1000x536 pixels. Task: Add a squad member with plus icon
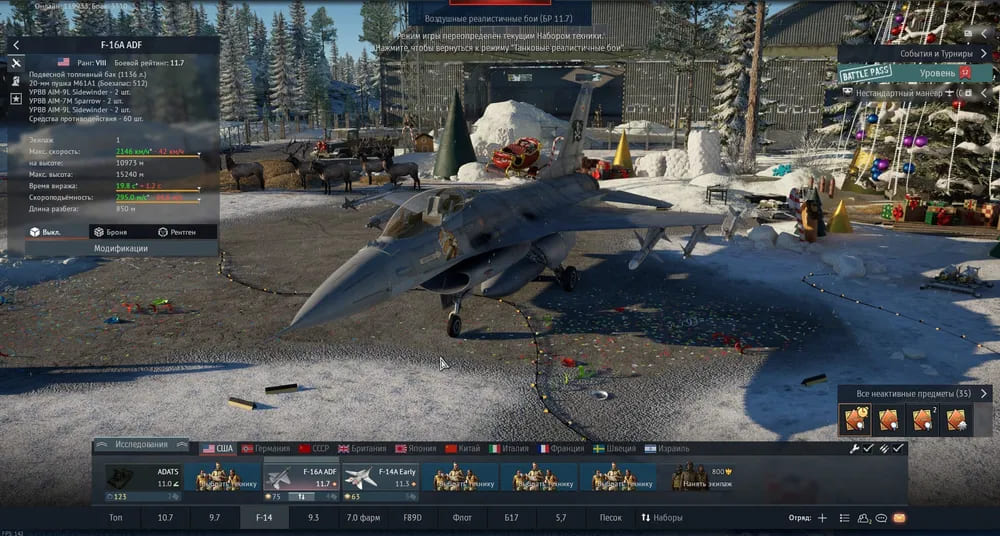(x=822, y=518)
